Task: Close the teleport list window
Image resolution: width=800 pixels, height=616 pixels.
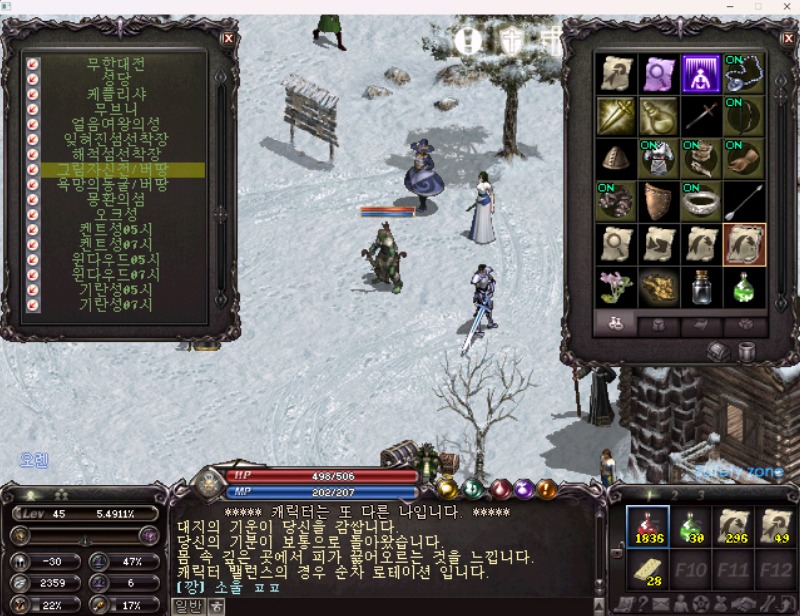Action: [x=228, y=38]
